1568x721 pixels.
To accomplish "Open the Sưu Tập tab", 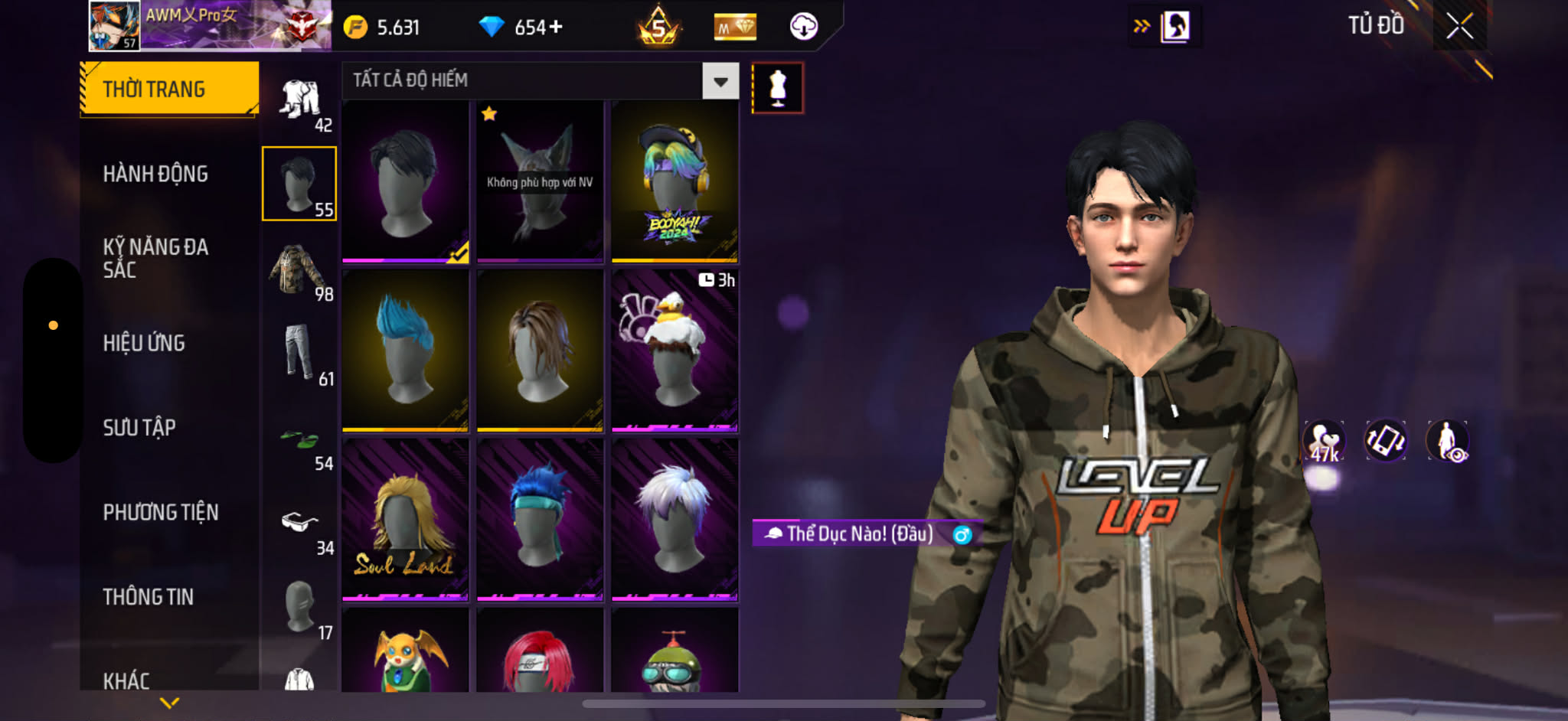I will tap(139, 427).
